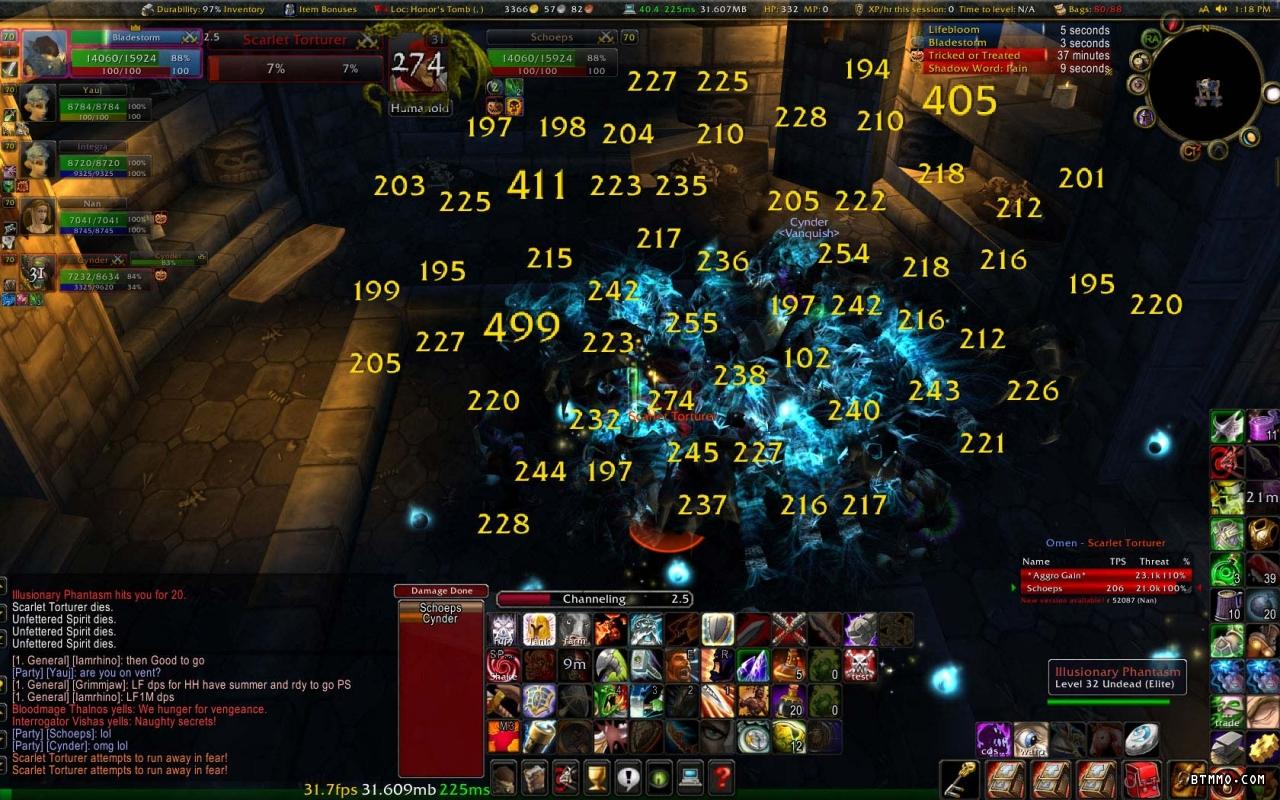Click the golden key keyring button

[958, 778]
